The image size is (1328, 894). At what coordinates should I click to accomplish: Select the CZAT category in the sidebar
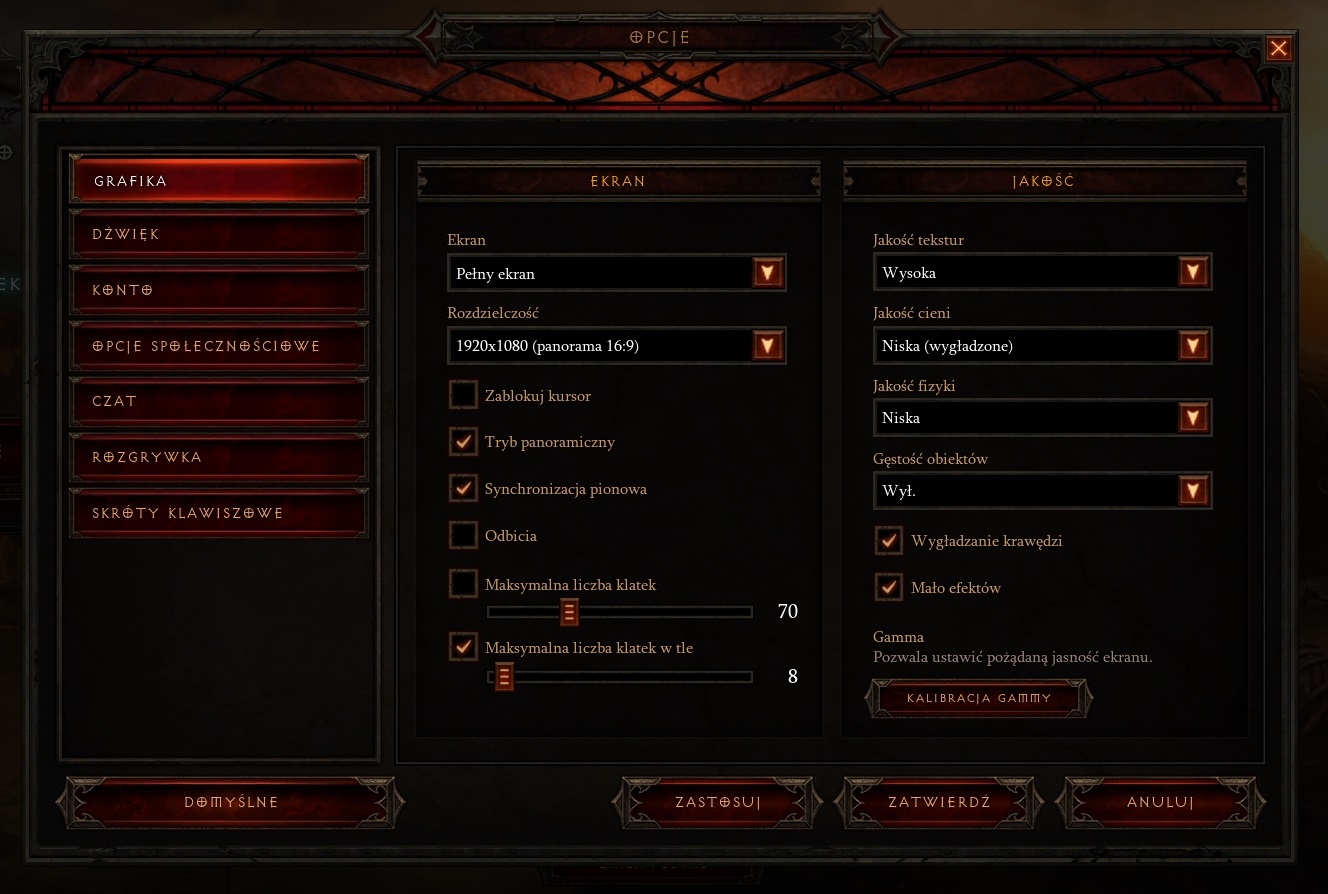coord(218,401)
